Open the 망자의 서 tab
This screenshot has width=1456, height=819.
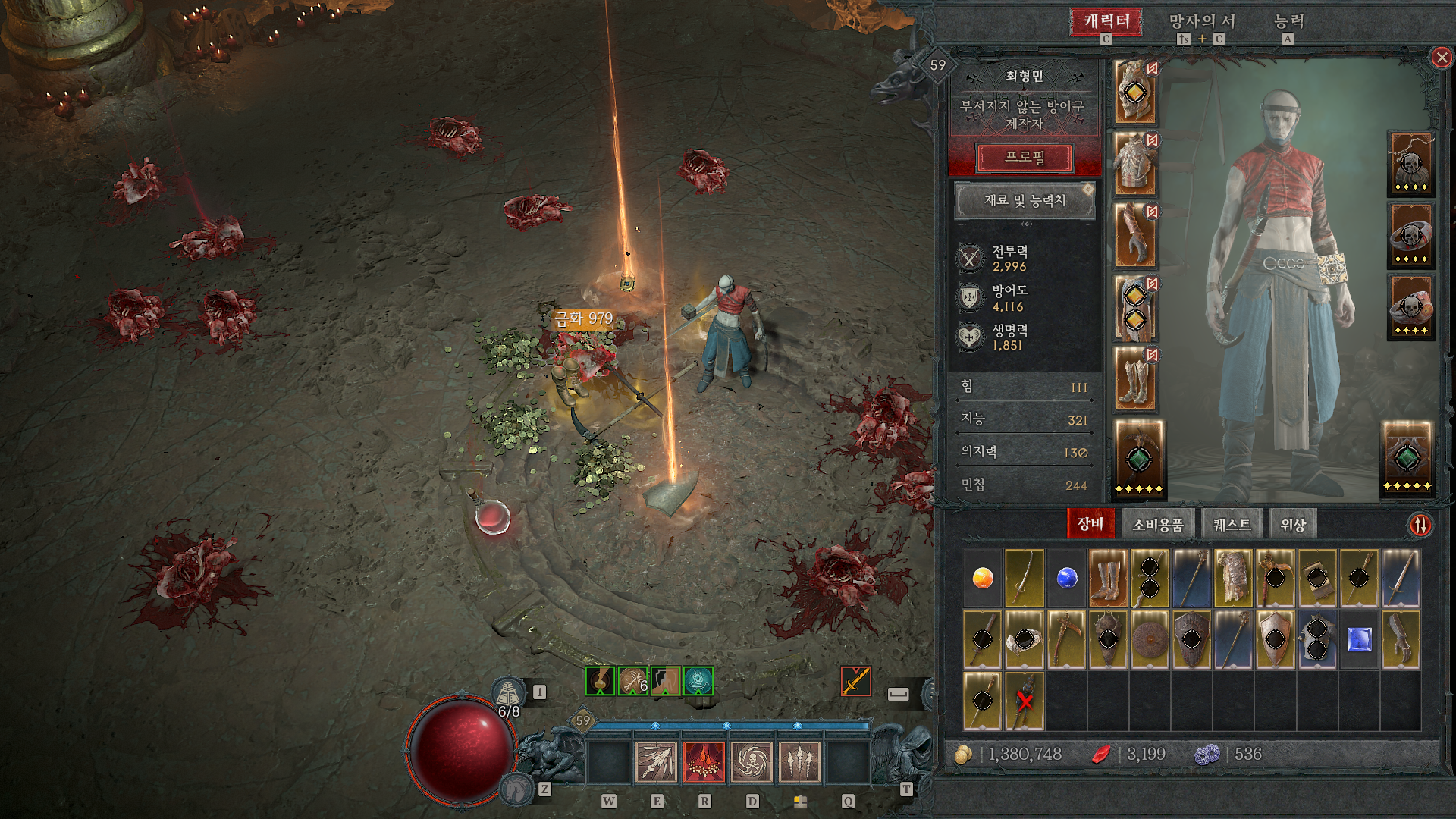(x=1202, y=21)
